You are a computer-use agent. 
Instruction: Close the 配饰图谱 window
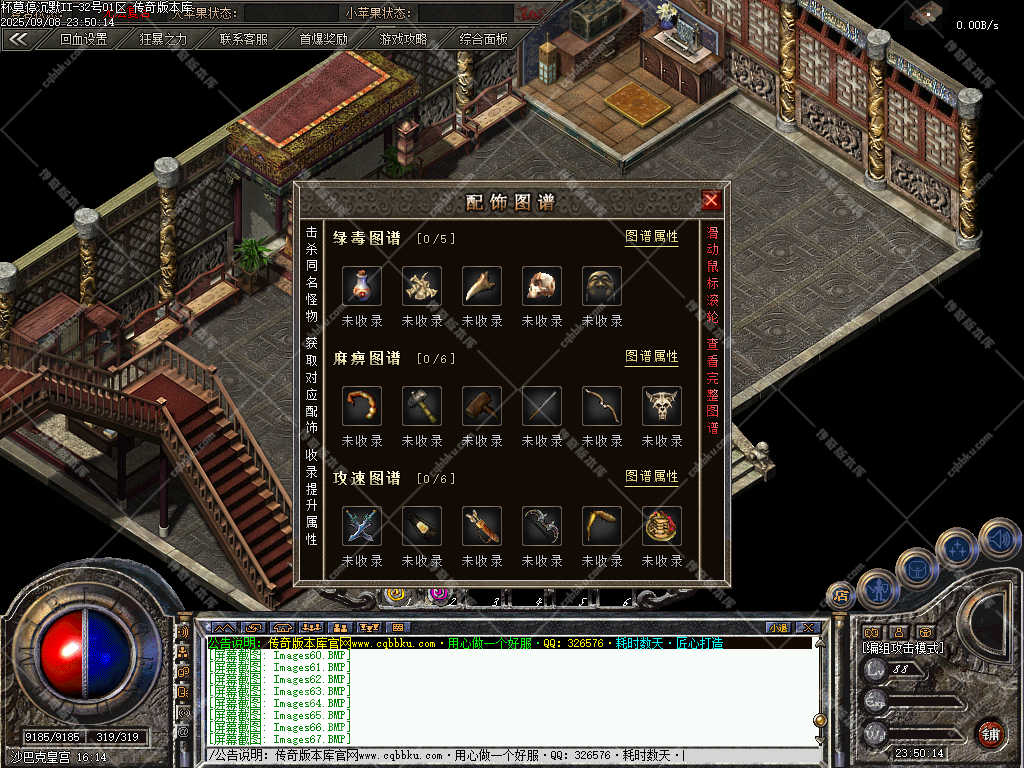point(711,201)
